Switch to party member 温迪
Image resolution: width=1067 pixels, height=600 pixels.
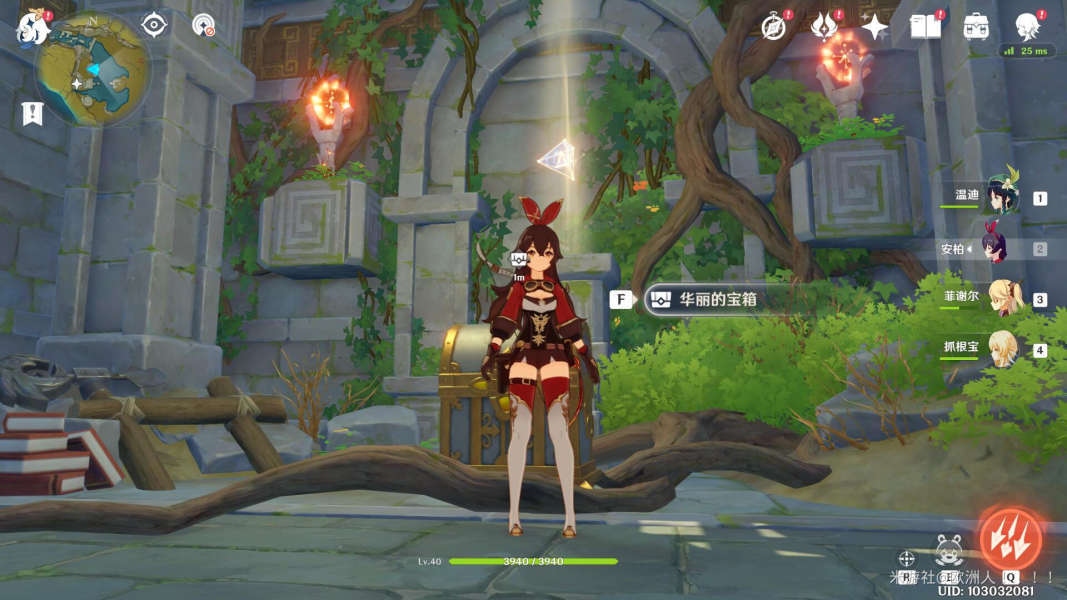pyautogui.click(x=998, y=196)
